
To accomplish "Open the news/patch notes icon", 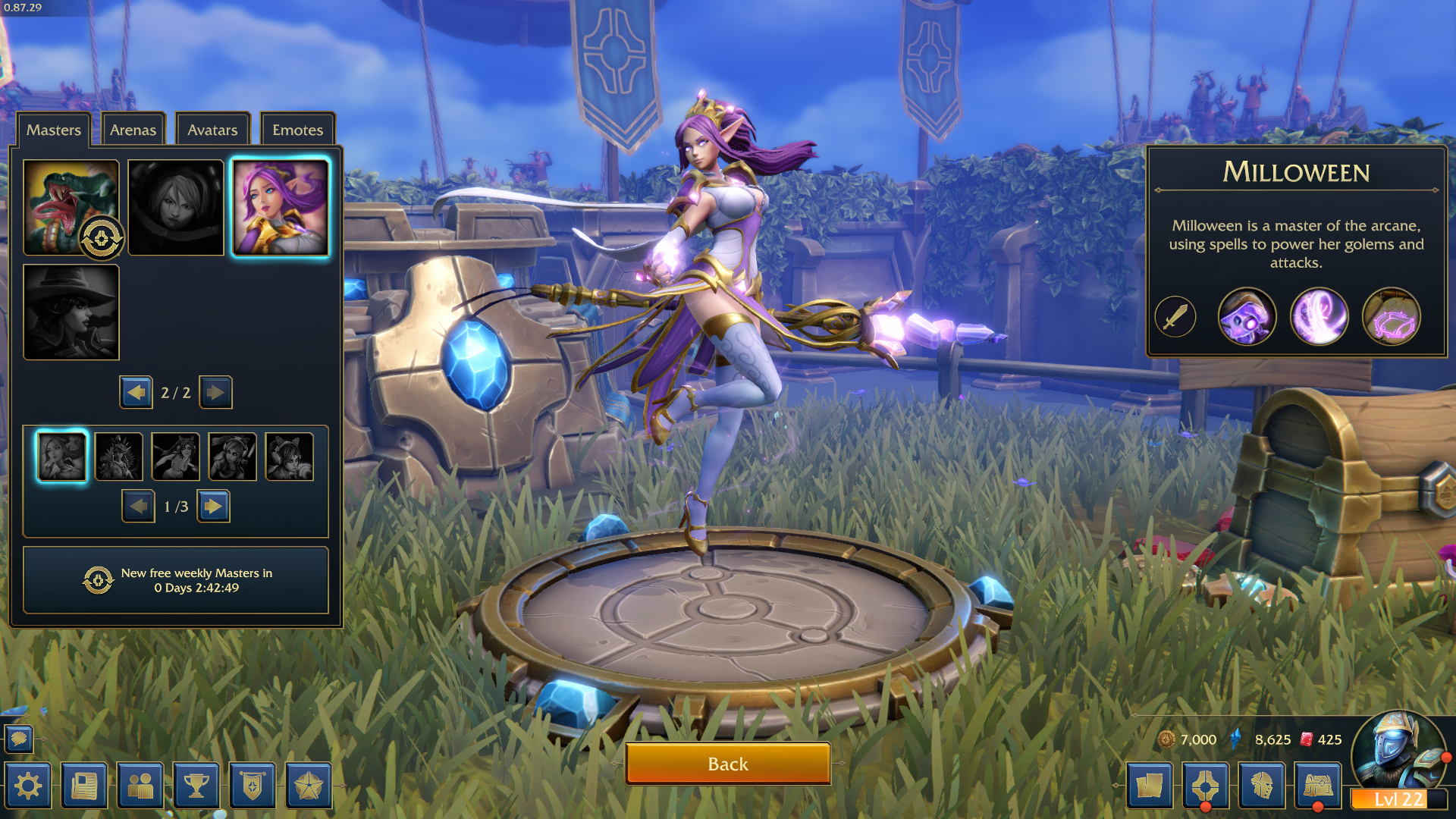I will (x=85, y=786).
